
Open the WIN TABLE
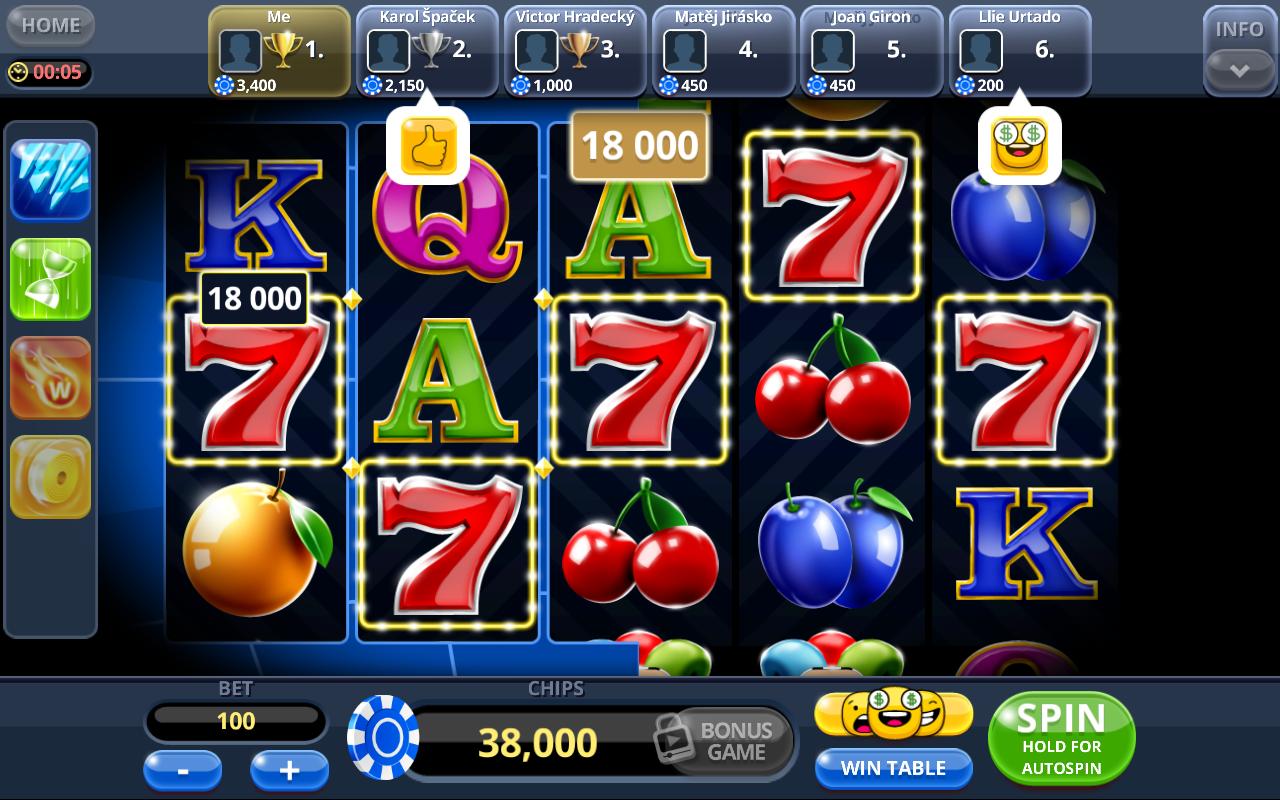(x=893, y=768)
